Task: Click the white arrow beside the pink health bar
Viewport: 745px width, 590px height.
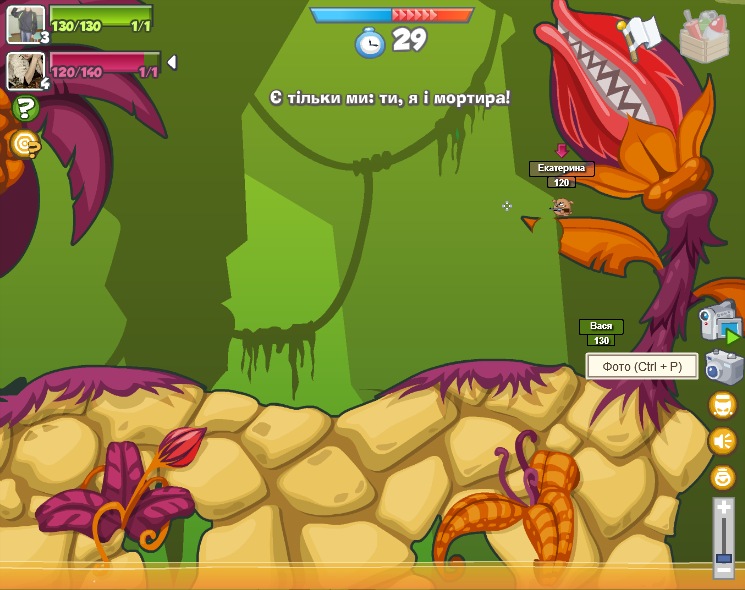Action: point(172,62)
